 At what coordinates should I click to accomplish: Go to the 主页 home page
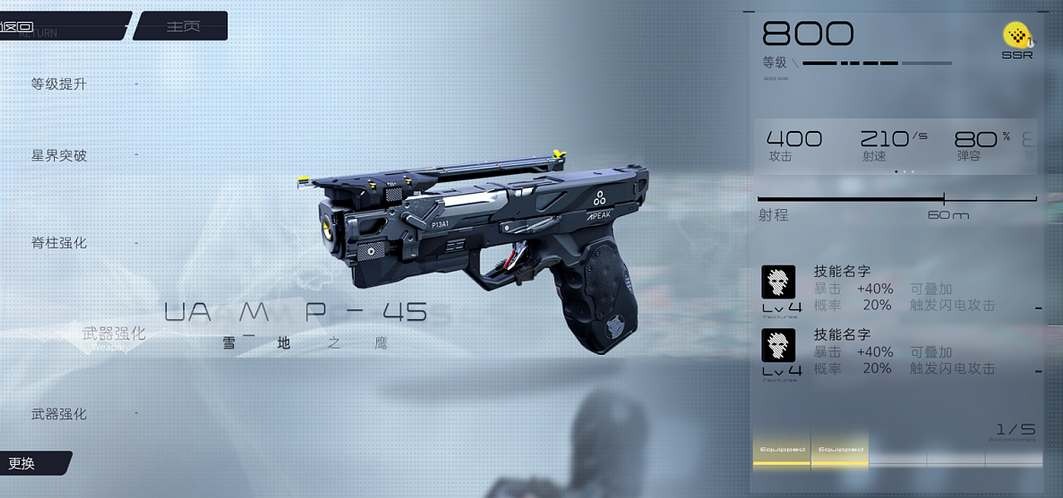(x=181, y=26)
